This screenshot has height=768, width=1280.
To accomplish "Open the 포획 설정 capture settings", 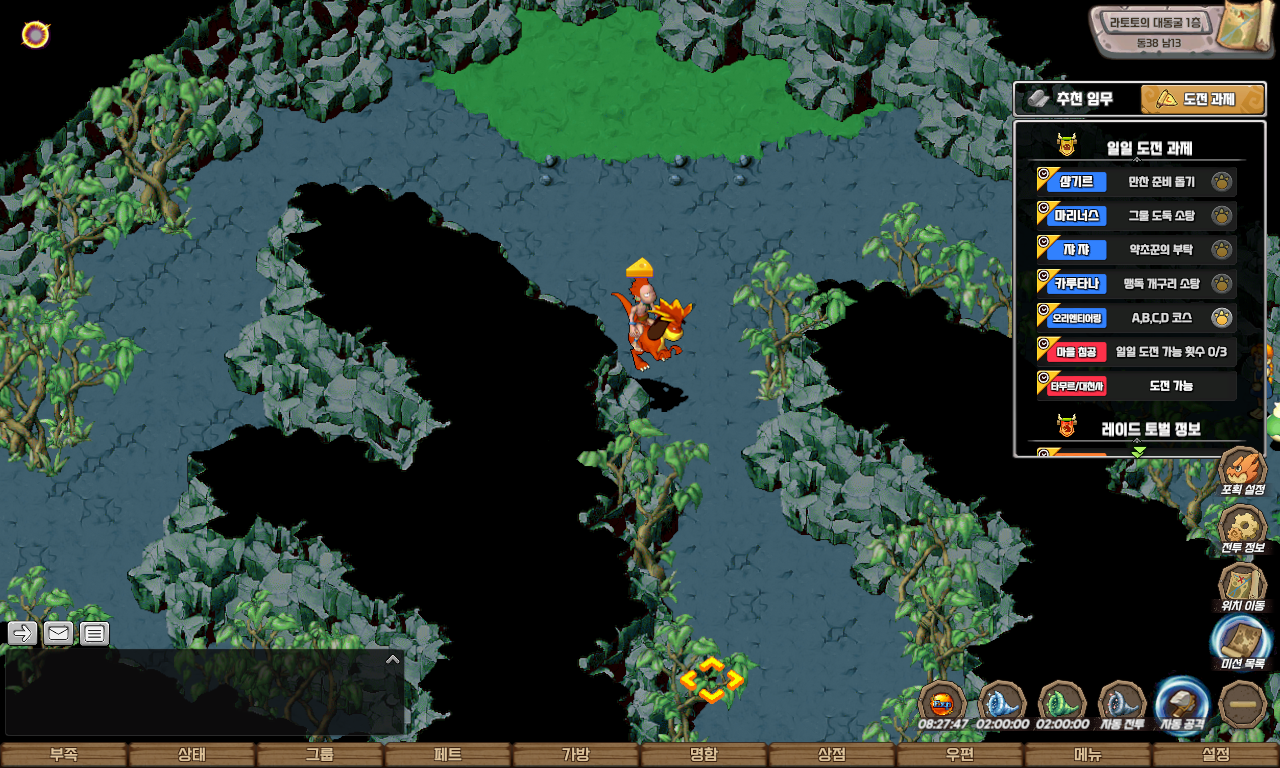I will pos(1243,471).
